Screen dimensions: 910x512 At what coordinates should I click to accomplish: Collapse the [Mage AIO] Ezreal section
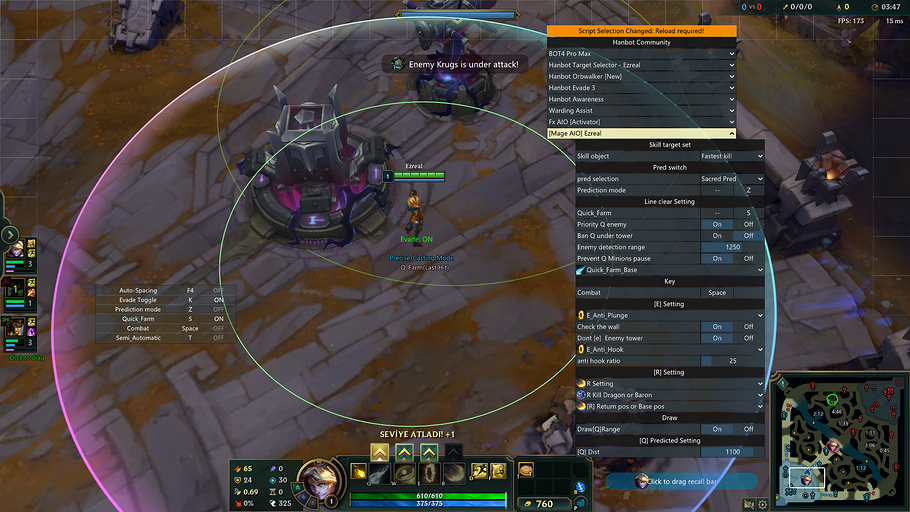pos(641,133)
